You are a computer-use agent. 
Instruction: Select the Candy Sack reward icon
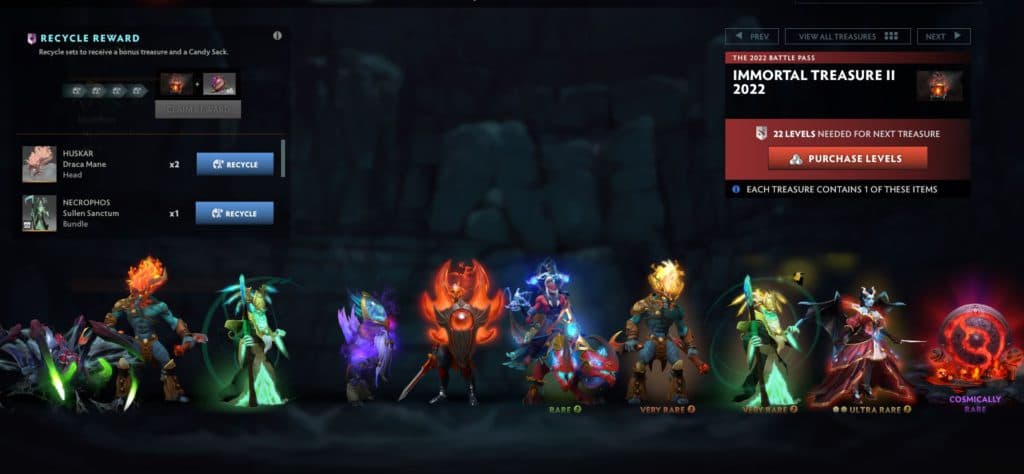coord(220,84)
